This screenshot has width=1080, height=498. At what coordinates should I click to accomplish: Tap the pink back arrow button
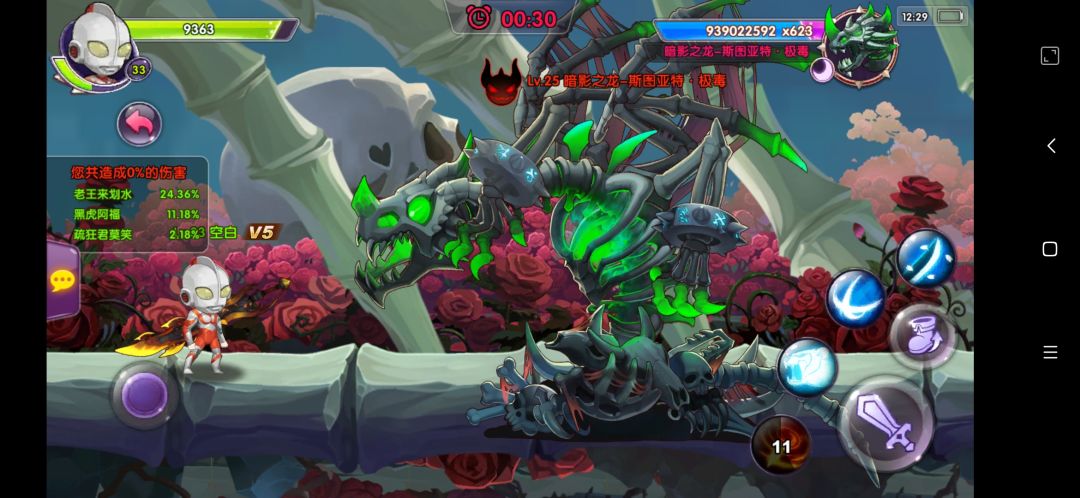140,125
